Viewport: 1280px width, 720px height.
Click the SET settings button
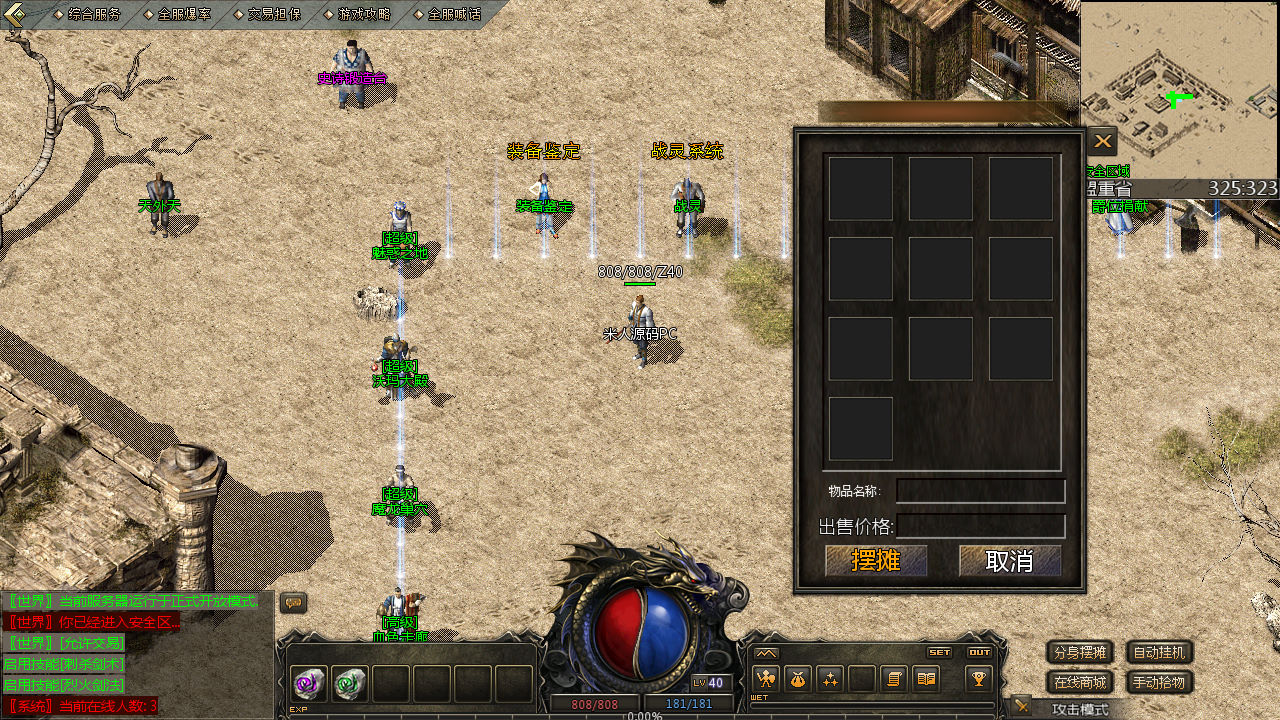coord(939,652)
